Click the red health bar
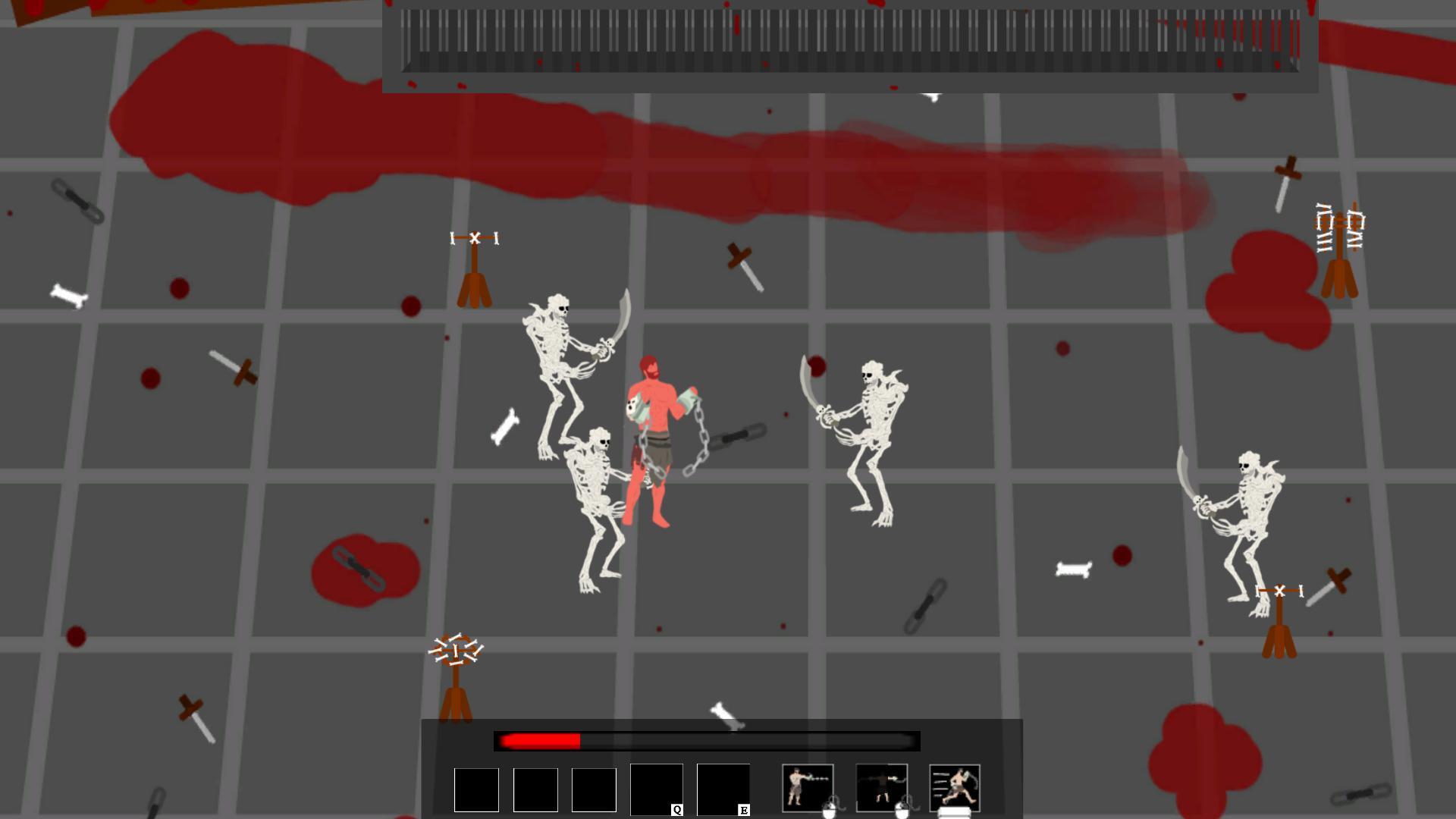 [538, 742]
